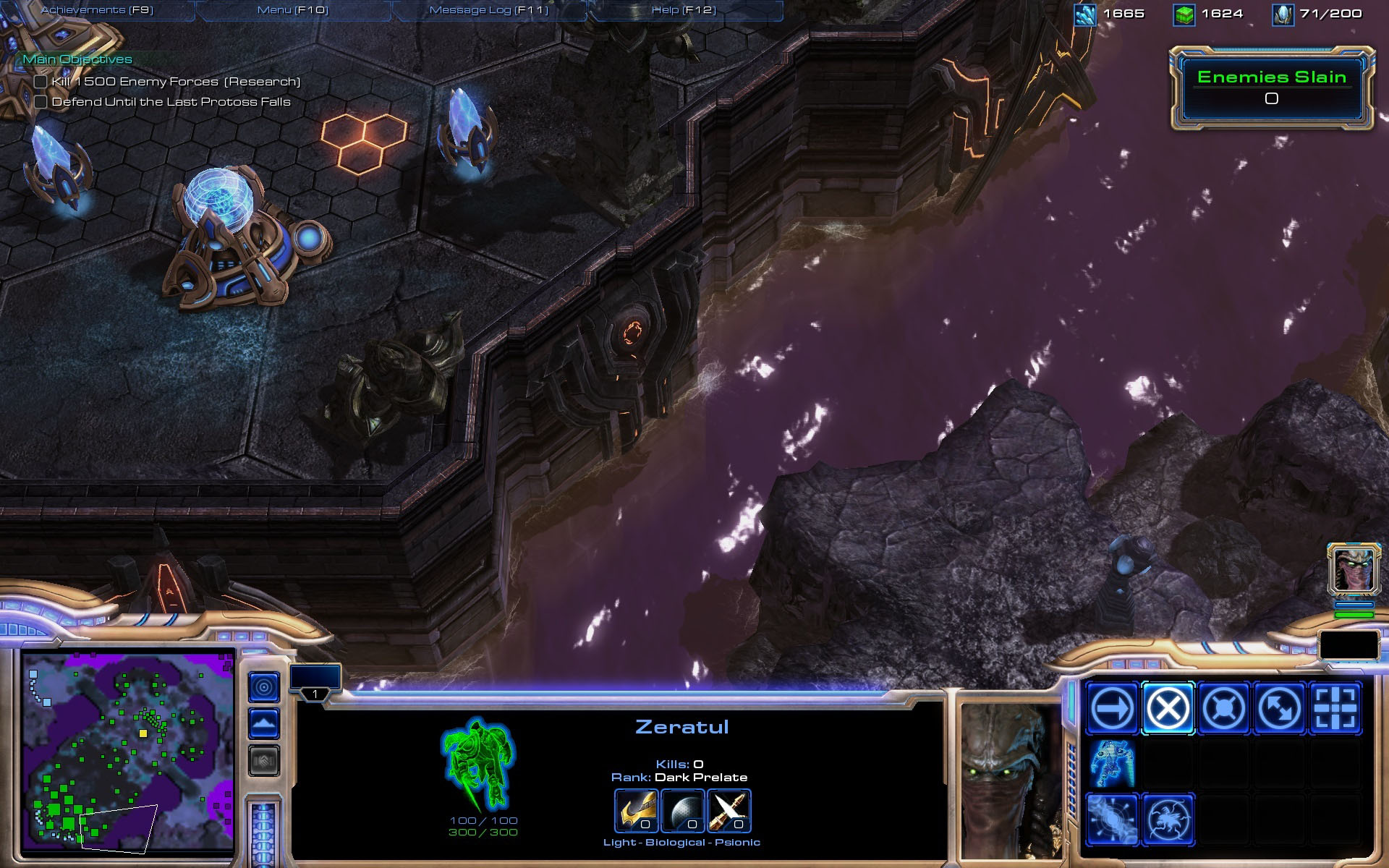Activate the Patrol command

coord(1279,708)
